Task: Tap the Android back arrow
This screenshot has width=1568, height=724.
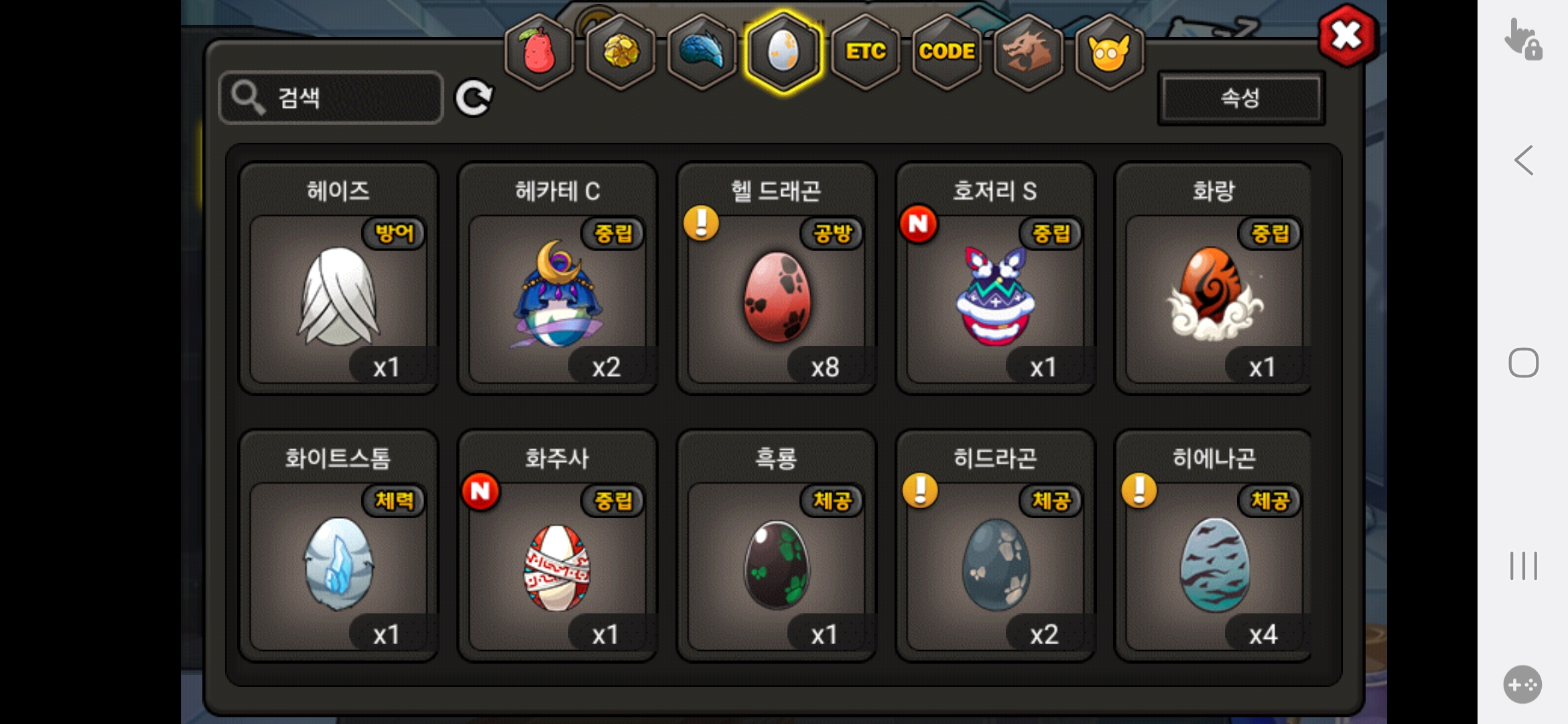Action: point(1524,161)
